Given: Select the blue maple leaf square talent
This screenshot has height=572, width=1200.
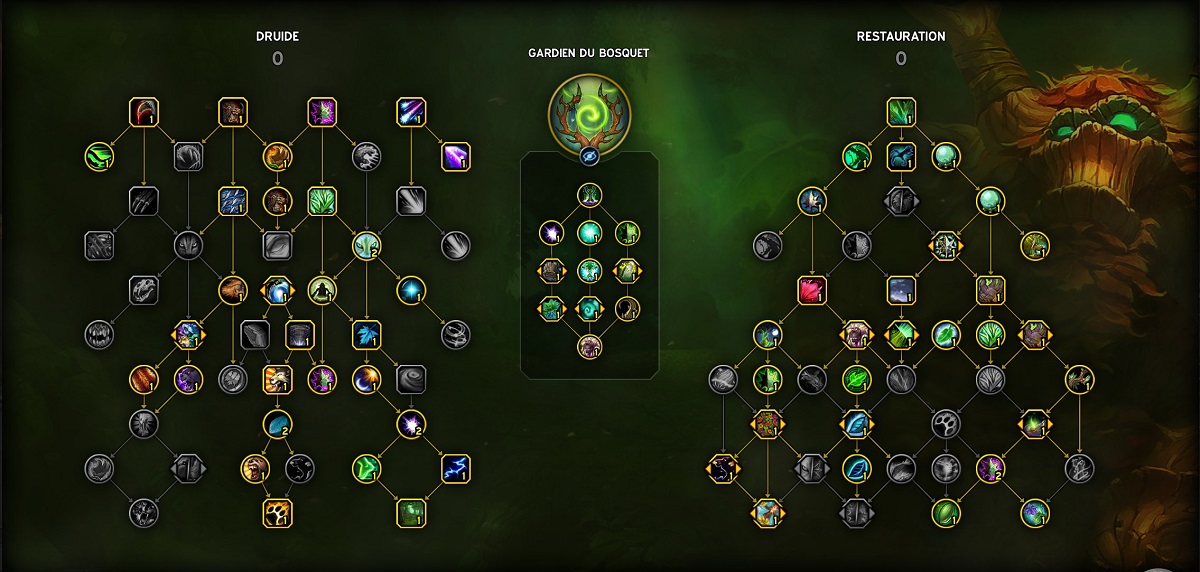Looking at the screenshot, I should (x=366, y=334).
